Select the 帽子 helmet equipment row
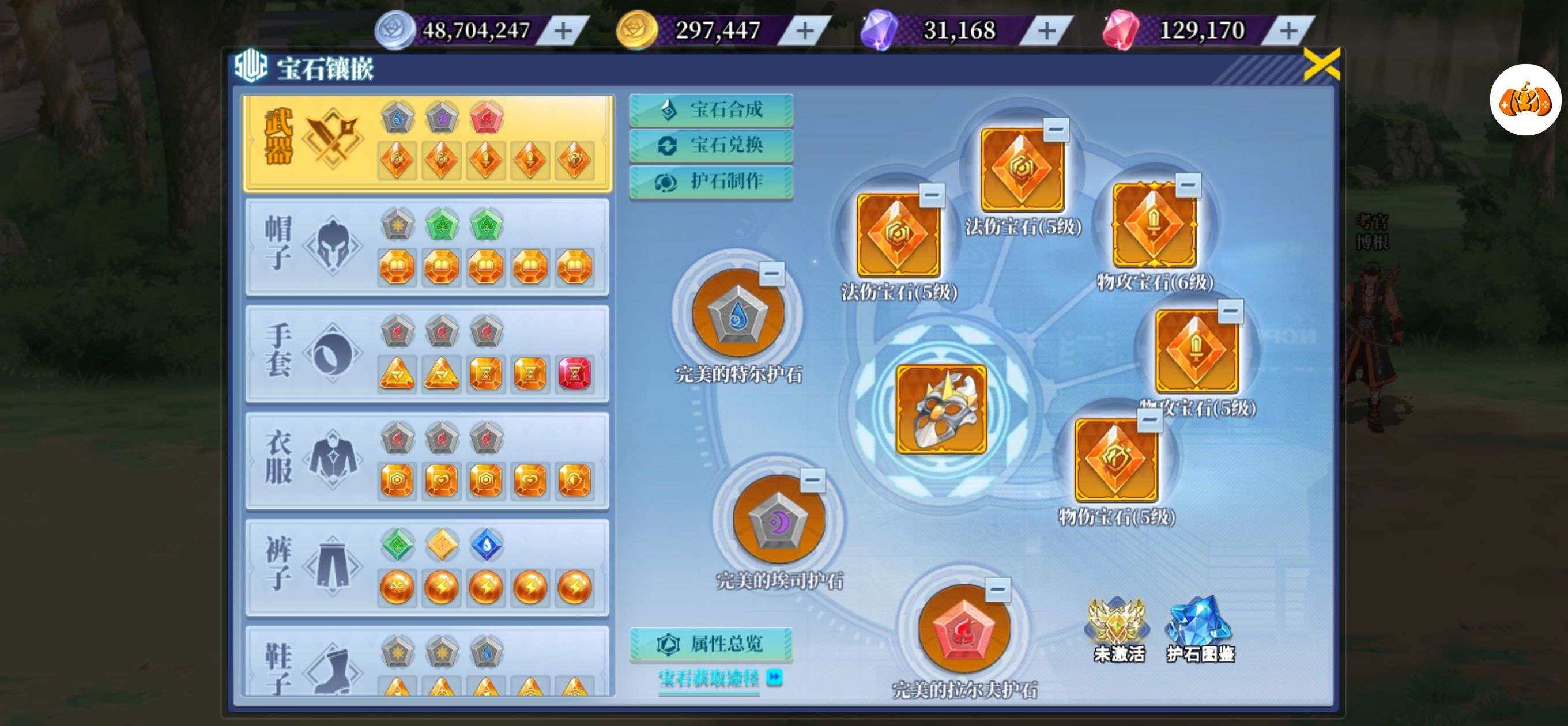The width and height of the screenshot is (1568, 726). tap(427, 247)
